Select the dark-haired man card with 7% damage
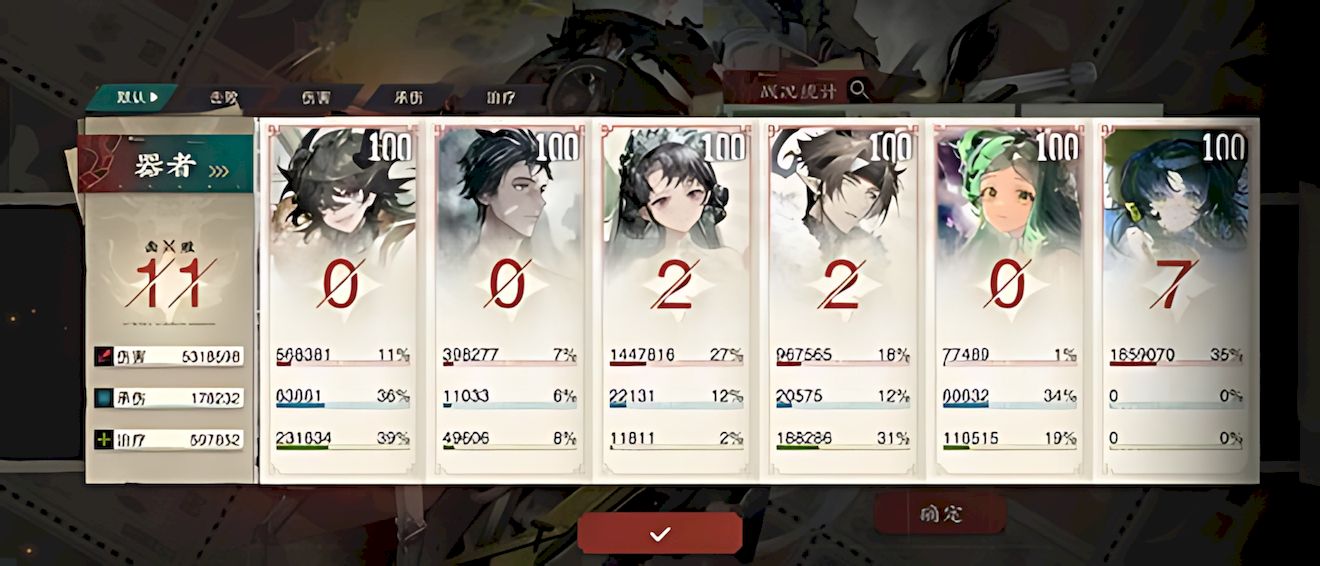The image size is (1320, 566). 509,300
